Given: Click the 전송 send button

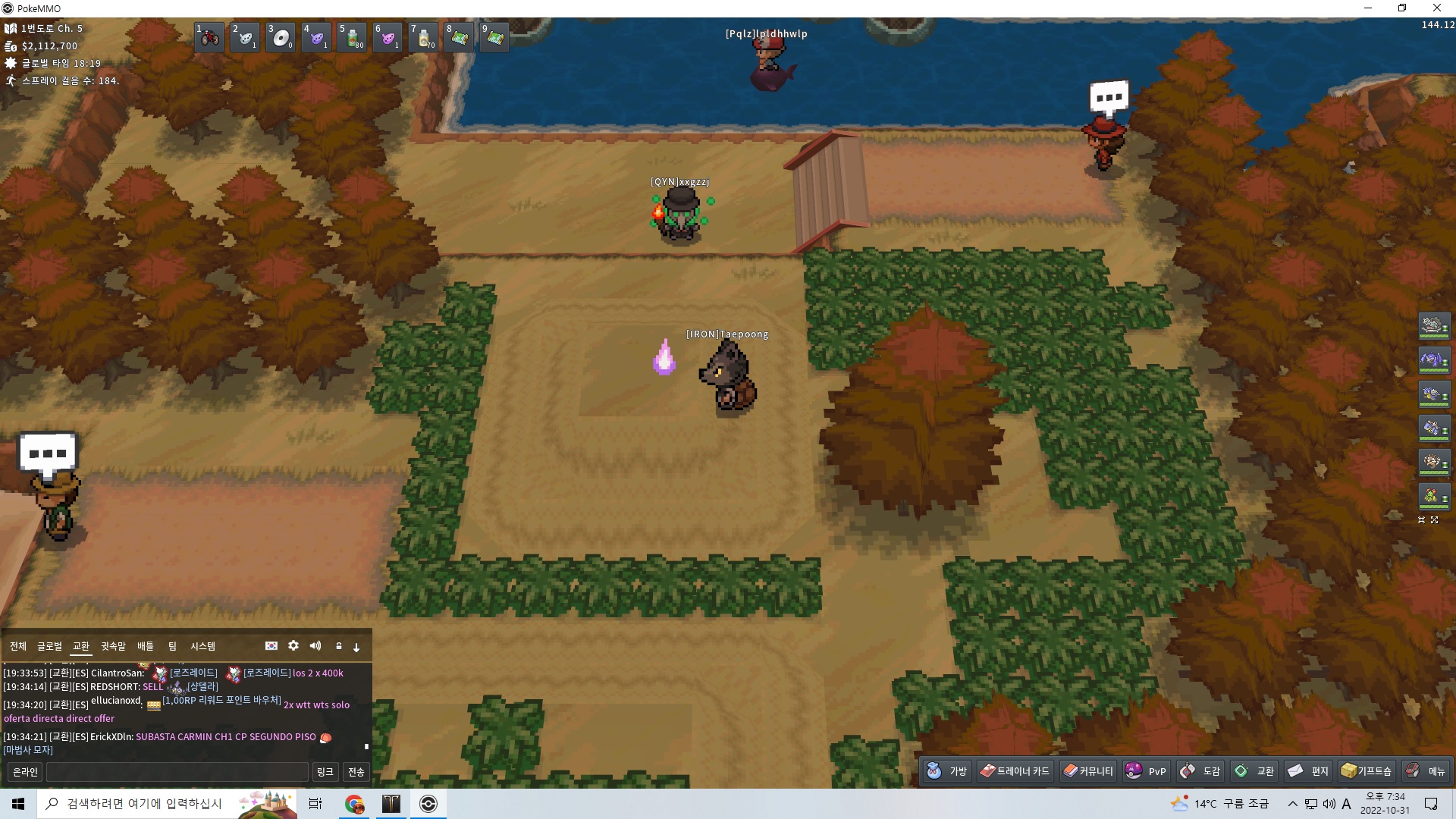Looking at the screenshot, I should click(356, 772).
